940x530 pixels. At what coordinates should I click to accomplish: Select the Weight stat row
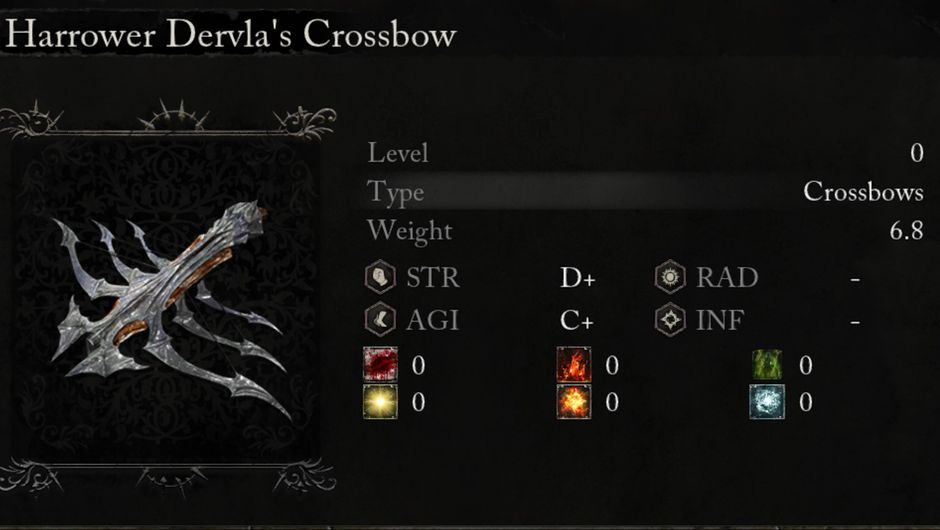click(x=645, y=231)
